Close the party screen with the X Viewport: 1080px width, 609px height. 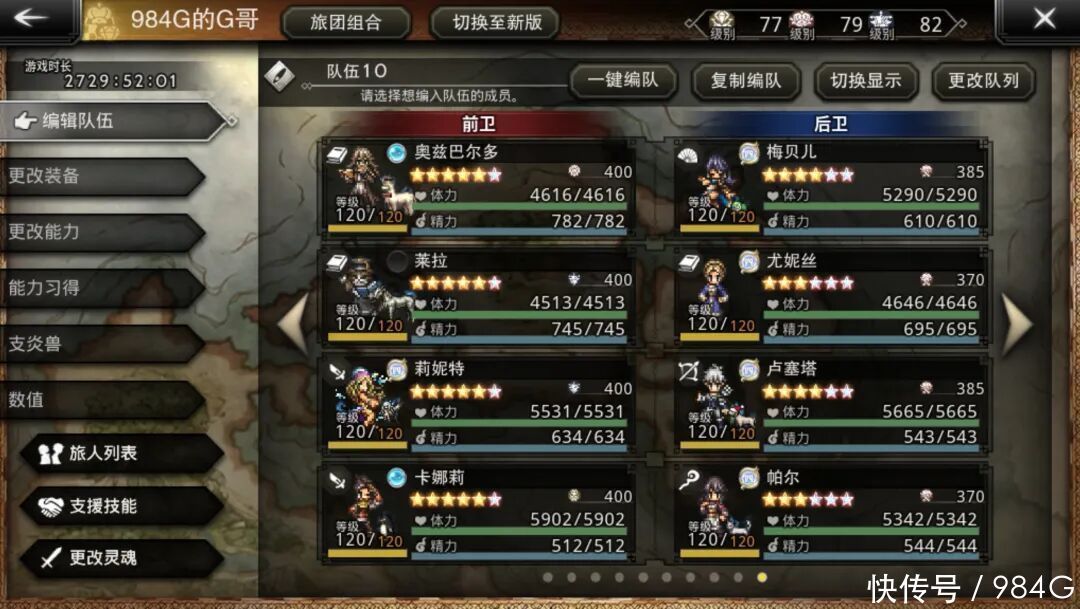tap(1043, 19)
